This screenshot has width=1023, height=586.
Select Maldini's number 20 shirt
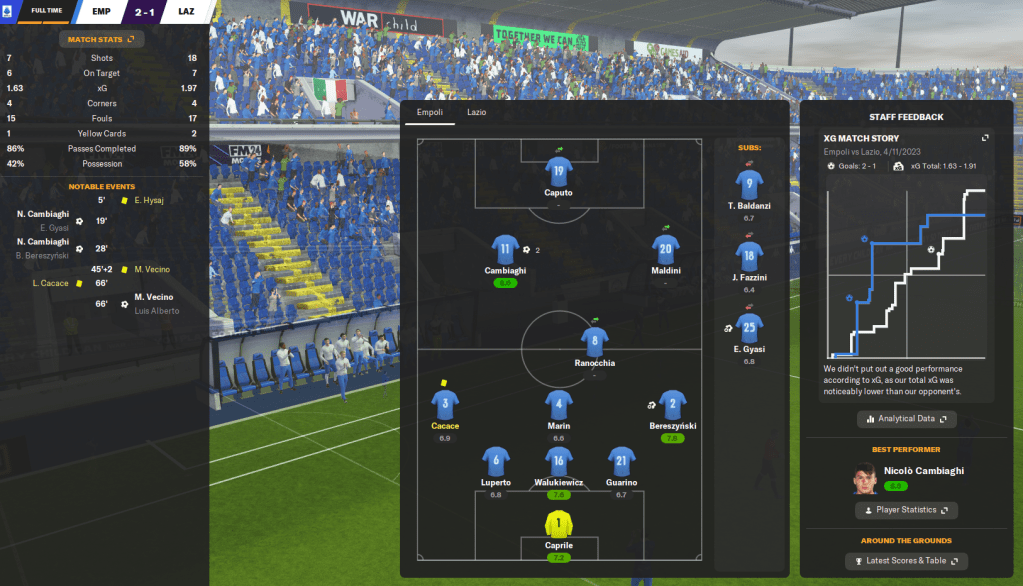coord(666,250)
